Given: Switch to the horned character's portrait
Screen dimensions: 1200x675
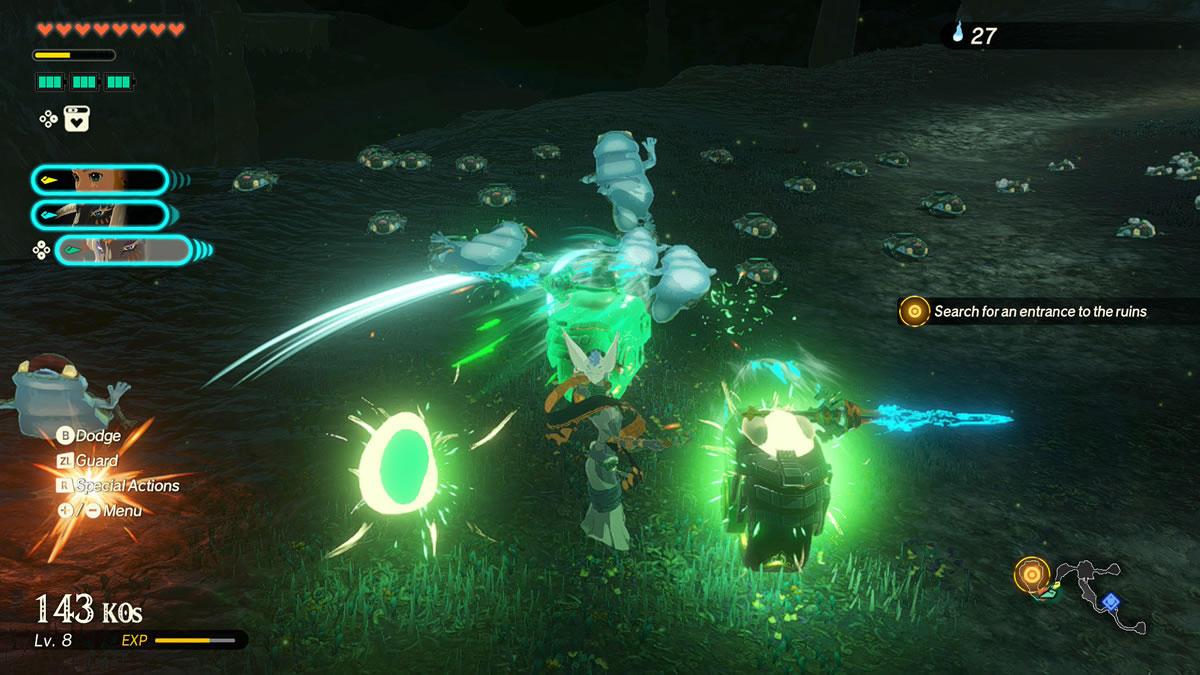Looking at the screenshot, I should tap(100, 214).
